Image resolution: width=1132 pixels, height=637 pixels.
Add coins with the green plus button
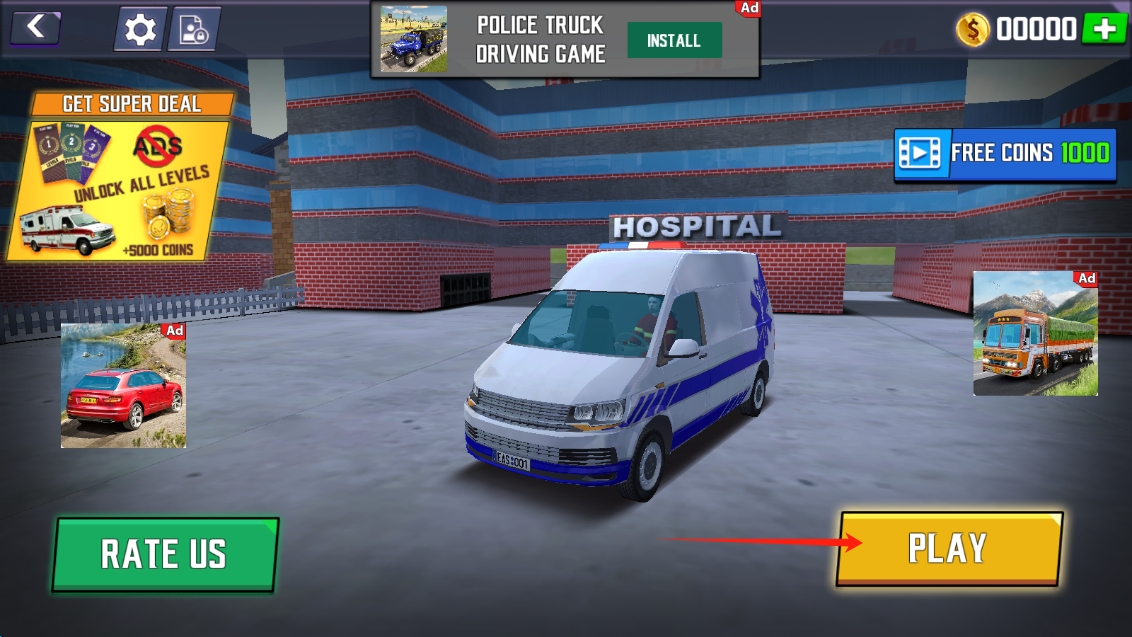pyautogui.click(x=1104, y=29)
